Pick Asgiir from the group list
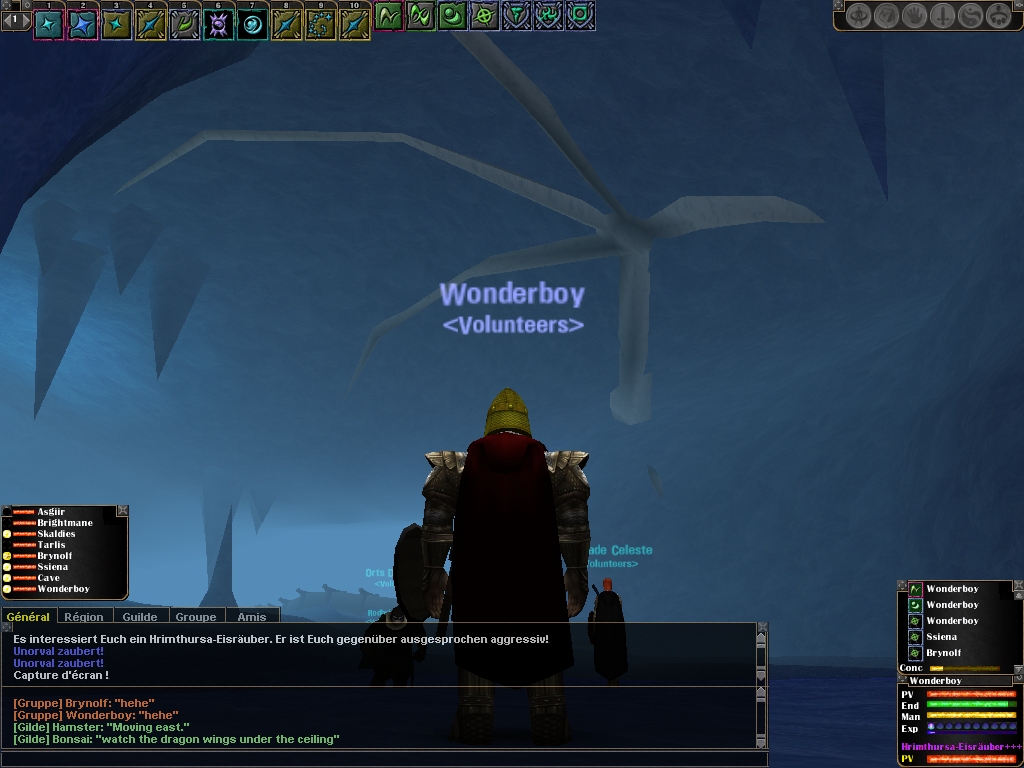The height and width of the screenshot is (768, 1024). tap(51, 512)
